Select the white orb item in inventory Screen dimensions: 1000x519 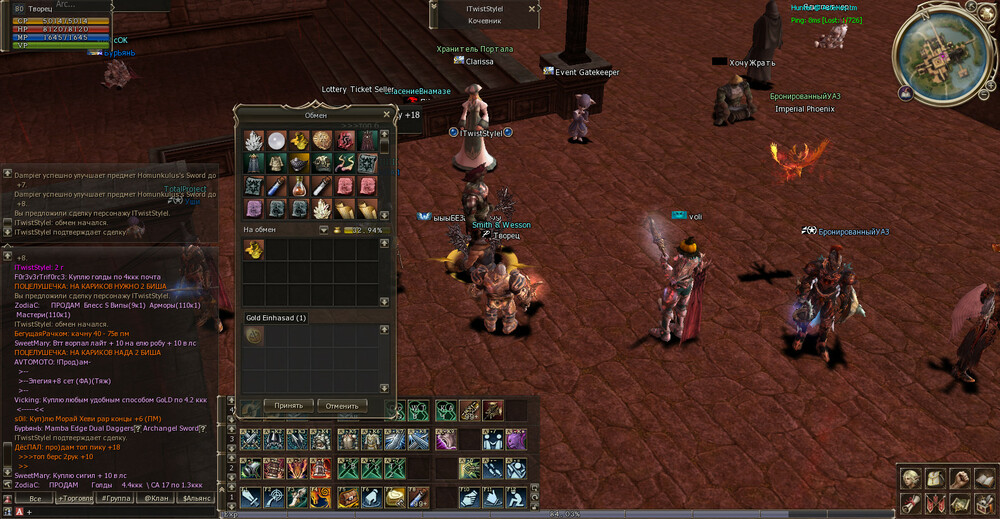click(x=275, y=139)
